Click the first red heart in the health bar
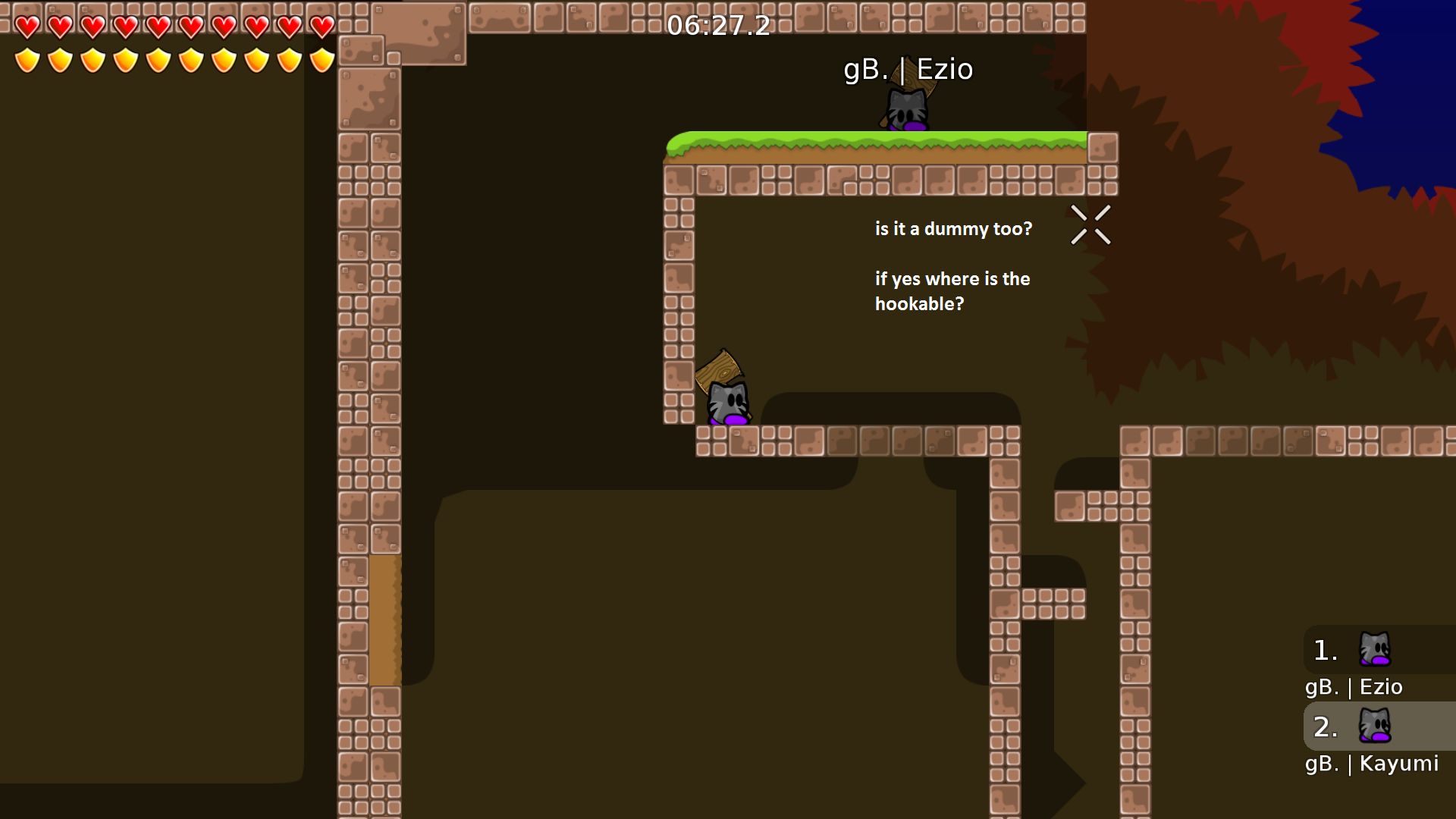 click(x=26, y=25)
